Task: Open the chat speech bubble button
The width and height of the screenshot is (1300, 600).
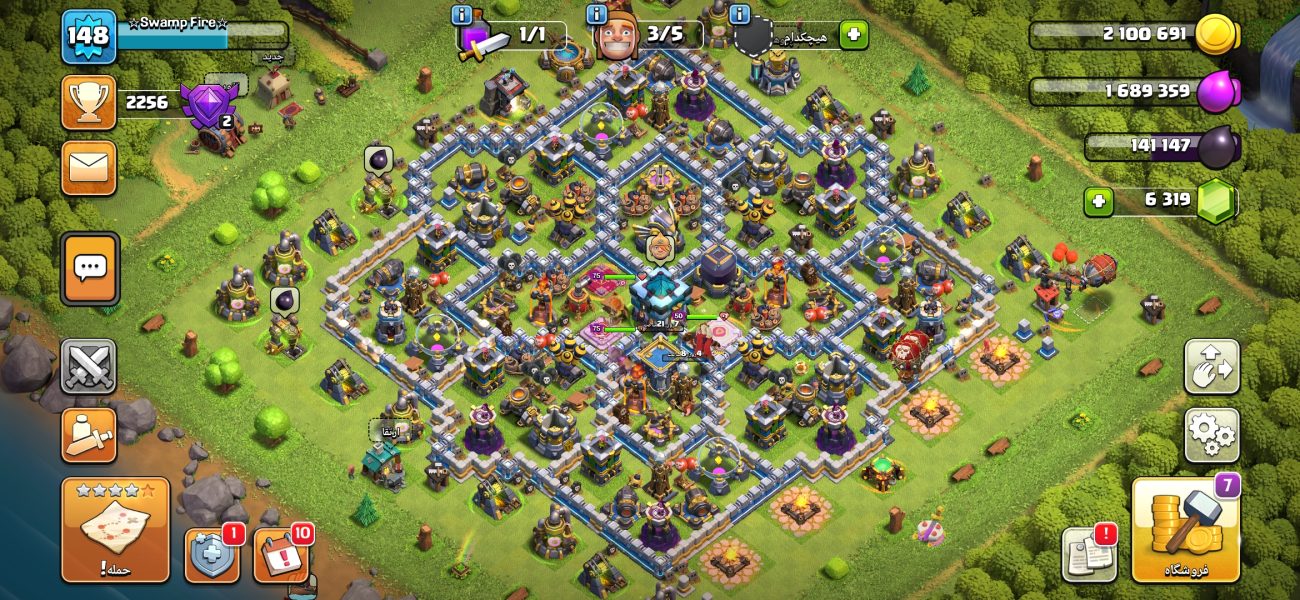Action: 90,268
